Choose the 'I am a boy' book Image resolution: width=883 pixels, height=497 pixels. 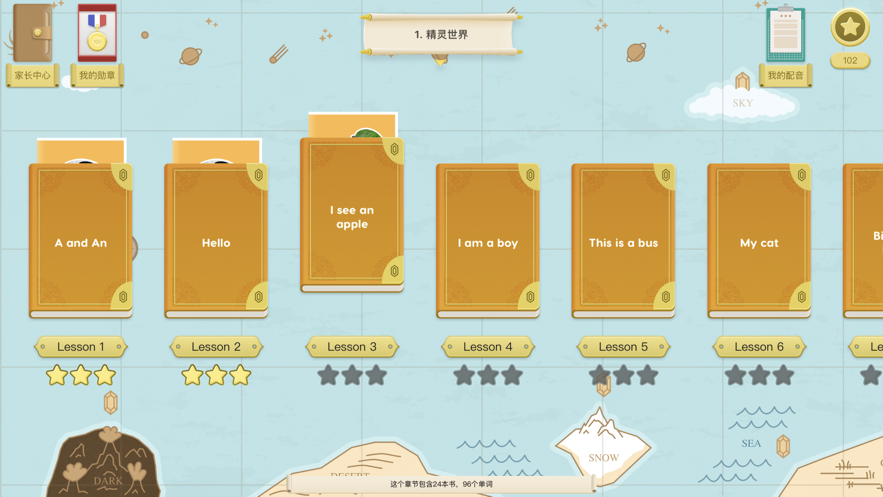click(x=488, y=241)
